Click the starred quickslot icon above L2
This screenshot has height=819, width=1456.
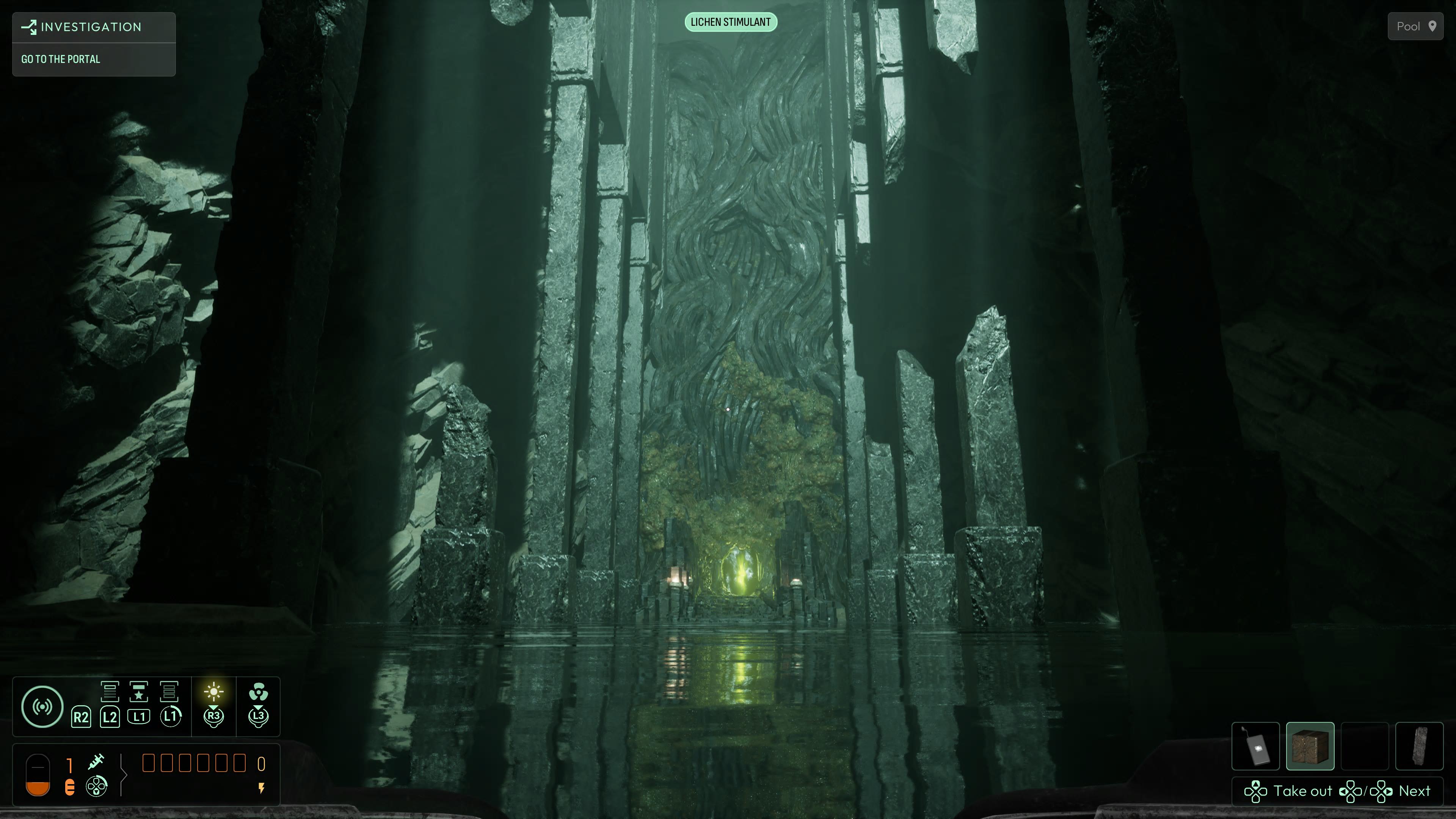(138, 691)
